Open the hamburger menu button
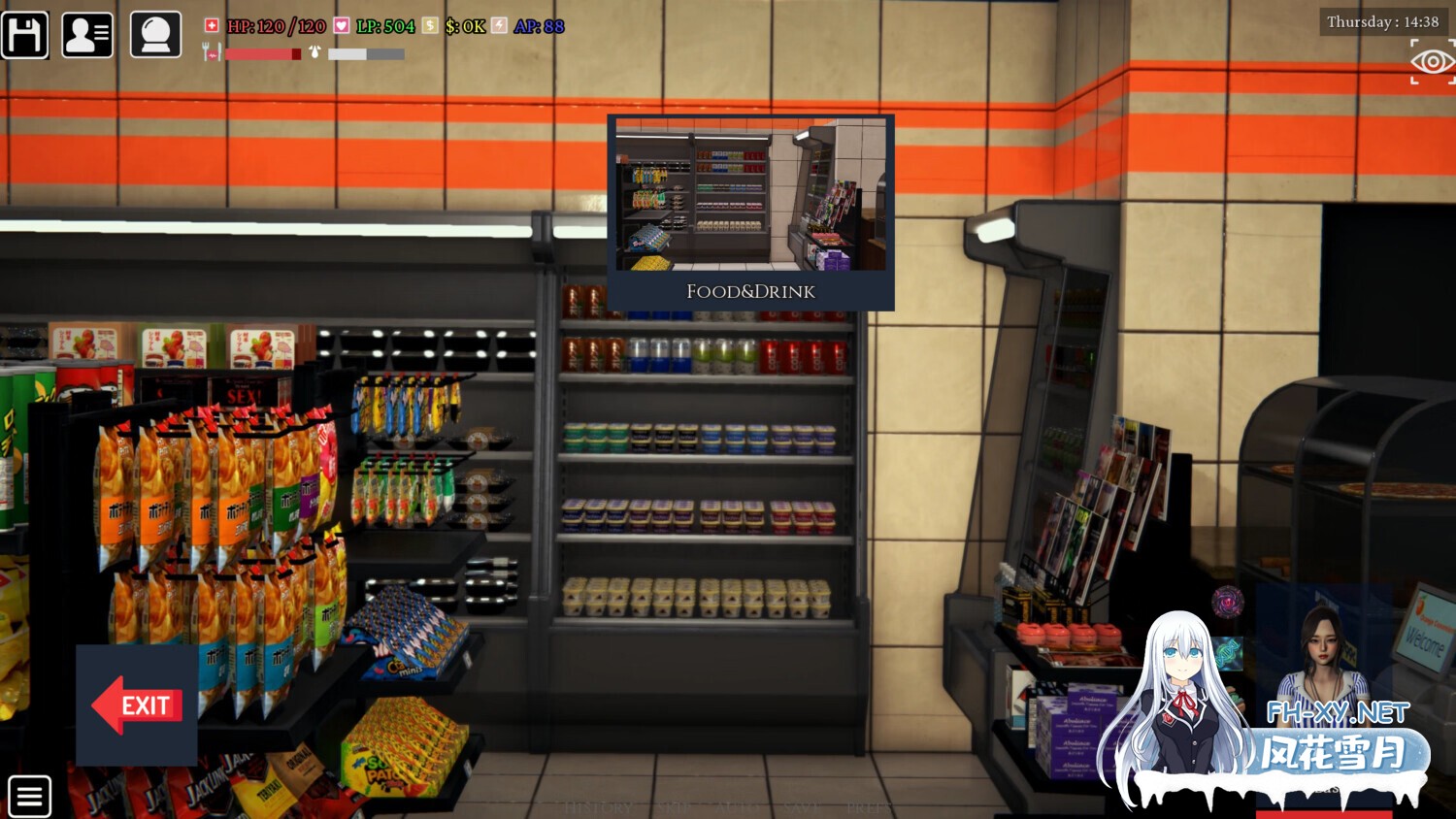This screenshot has height=819, width=1456. (x=29, y=797)
